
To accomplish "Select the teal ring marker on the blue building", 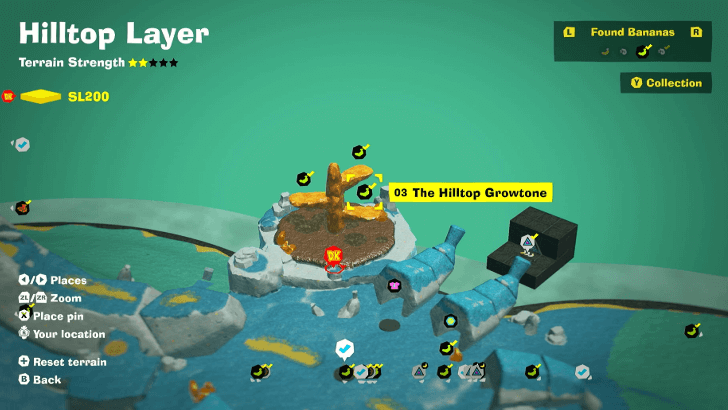I will tap(451, 321).
